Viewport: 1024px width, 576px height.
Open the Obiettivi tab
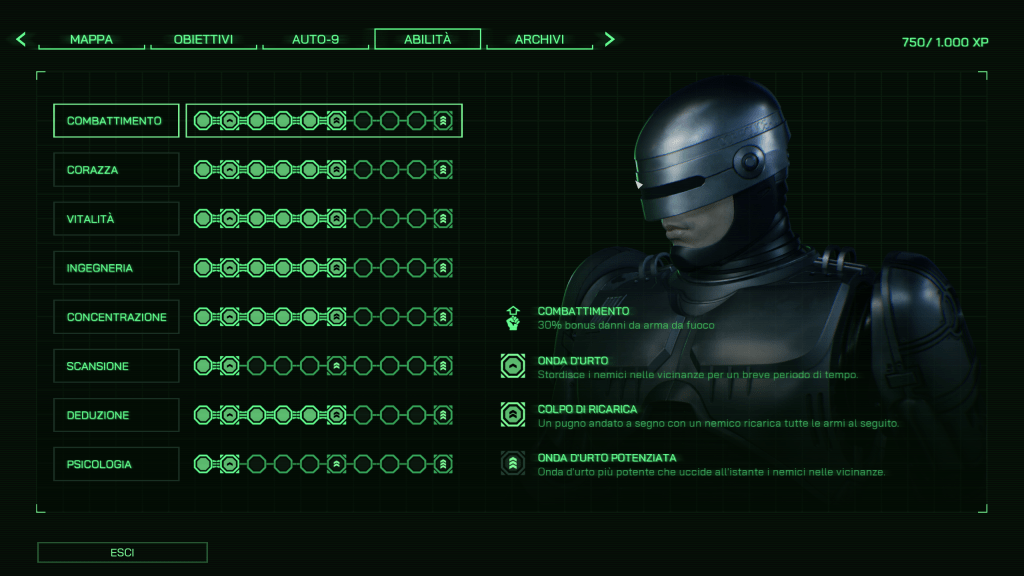click(203, 40)
